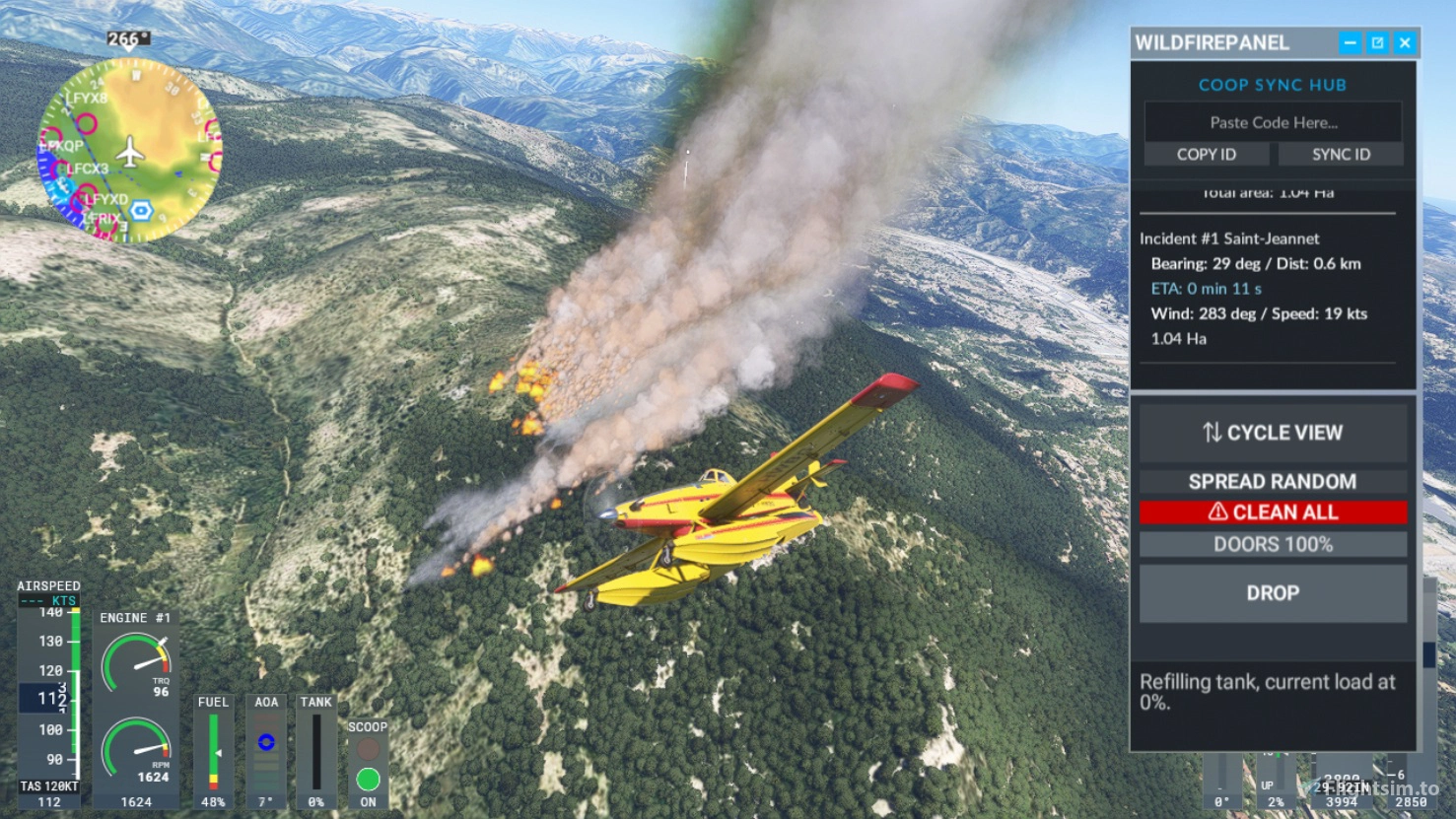Activate the SYNC ID button
Image resolution: width=1456 pixels, height=819 pixels.
pos(1340,154)
